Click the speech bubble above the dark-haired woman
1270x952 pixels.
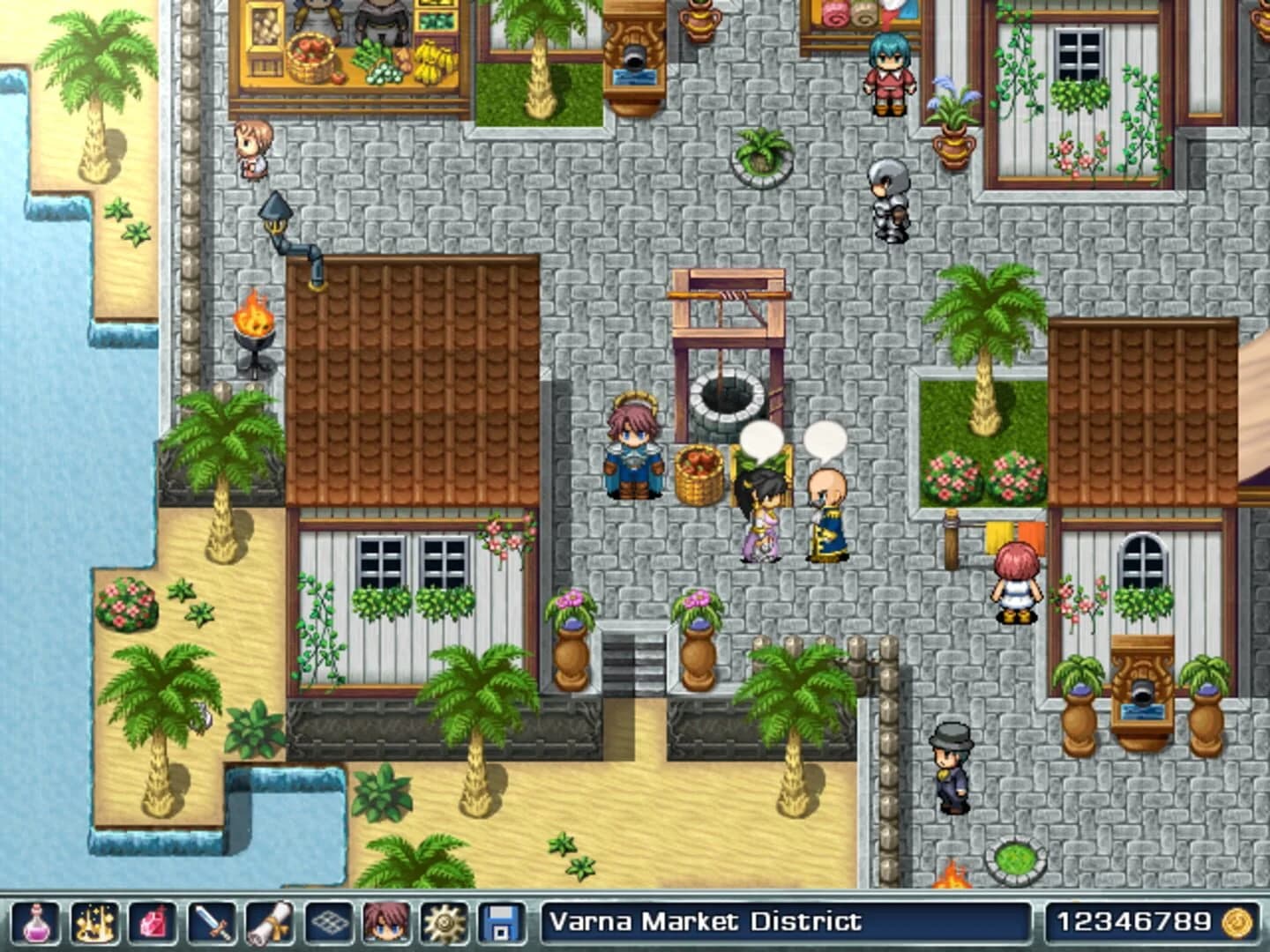(760, 438)
